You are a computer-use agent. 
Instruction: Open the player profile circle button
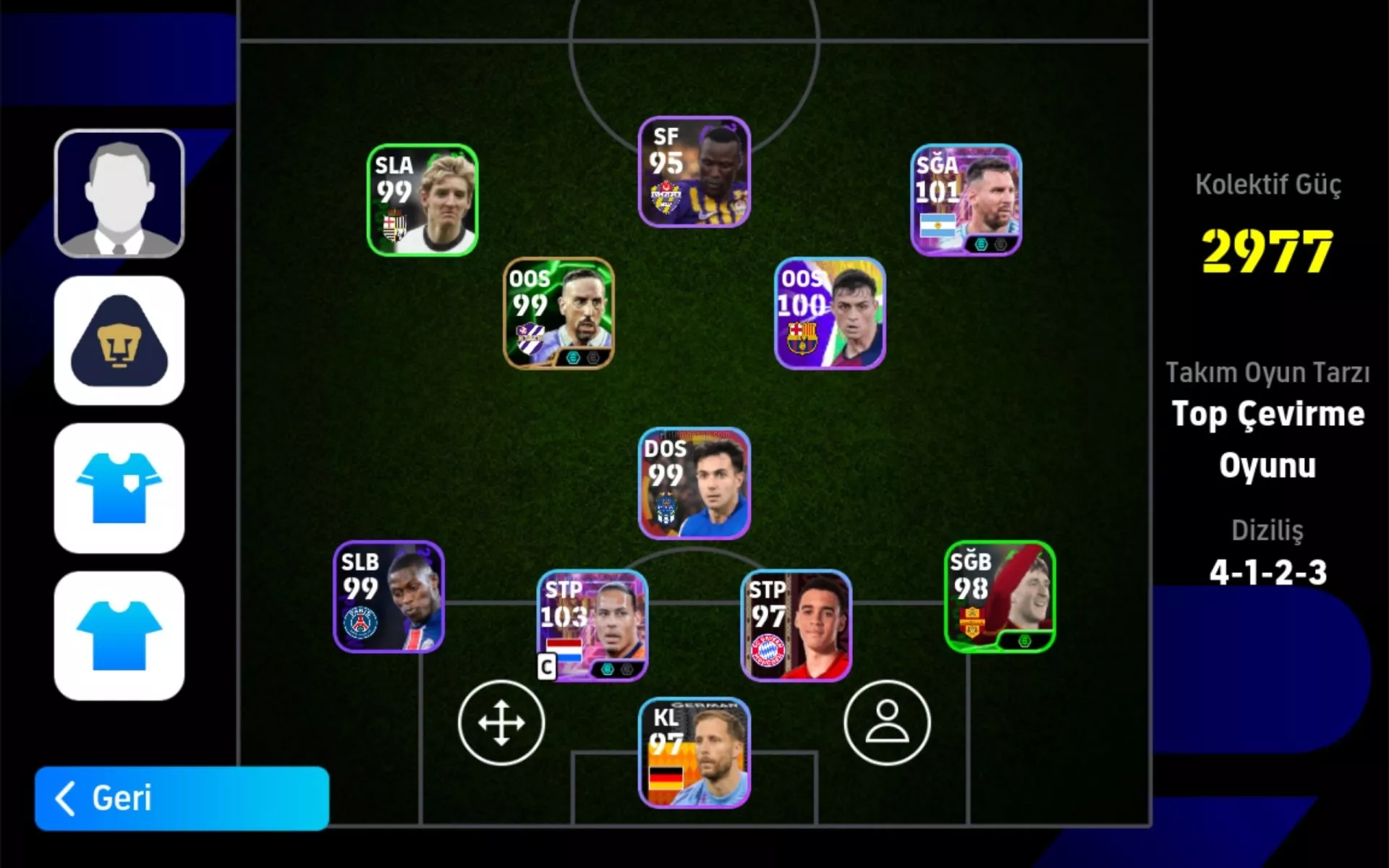pyautogui.click(x=887, y=723)
